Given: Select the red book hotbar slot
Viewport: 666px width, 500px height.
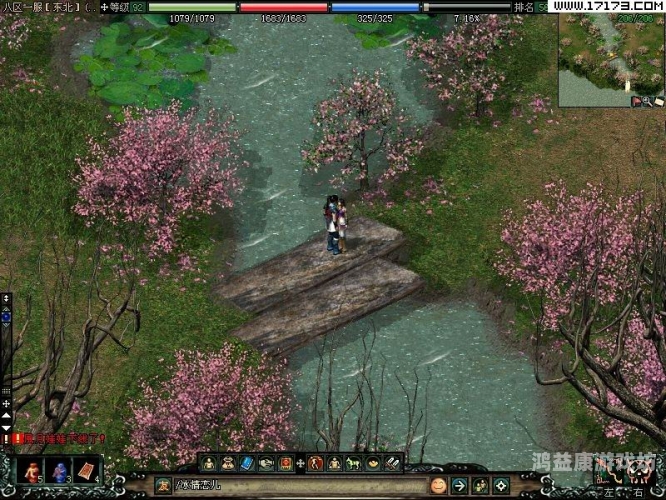Looking at the screenshot, I should (x=86, y=470).
